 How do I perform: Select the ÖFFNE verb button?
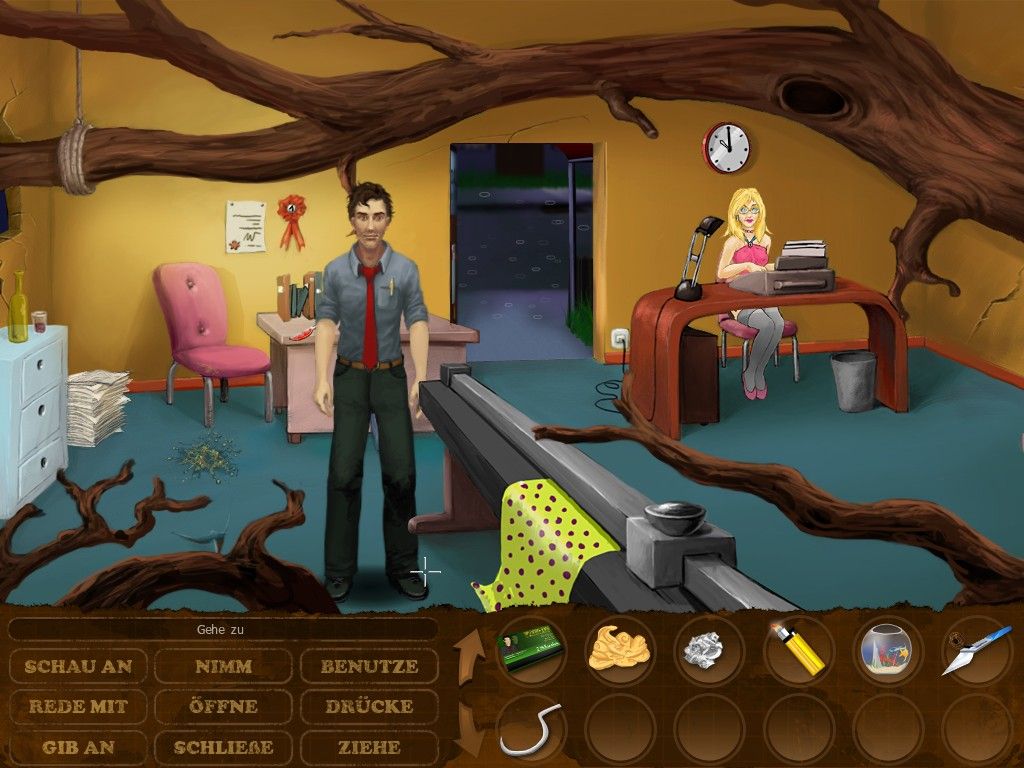pyautogui.click(x=223, y=706)
